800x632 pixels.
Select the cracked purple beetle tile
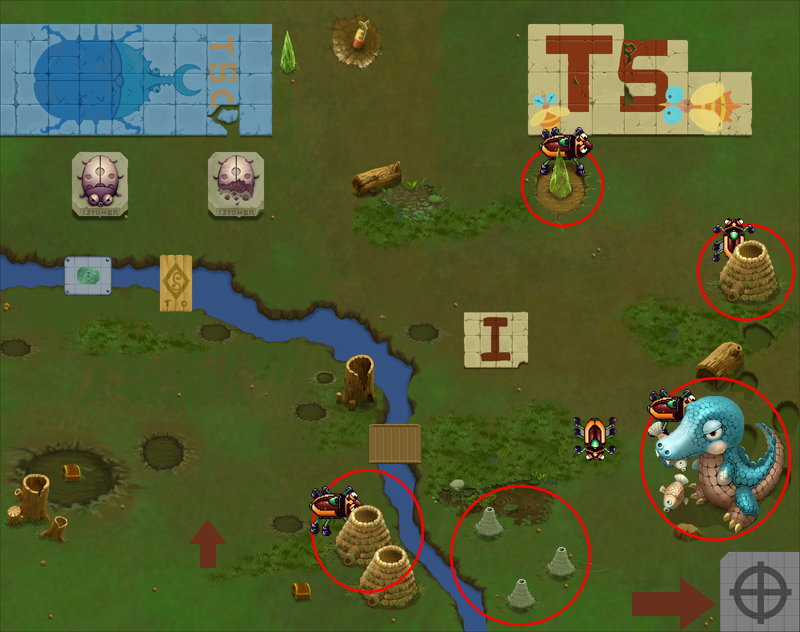(236, 184)
